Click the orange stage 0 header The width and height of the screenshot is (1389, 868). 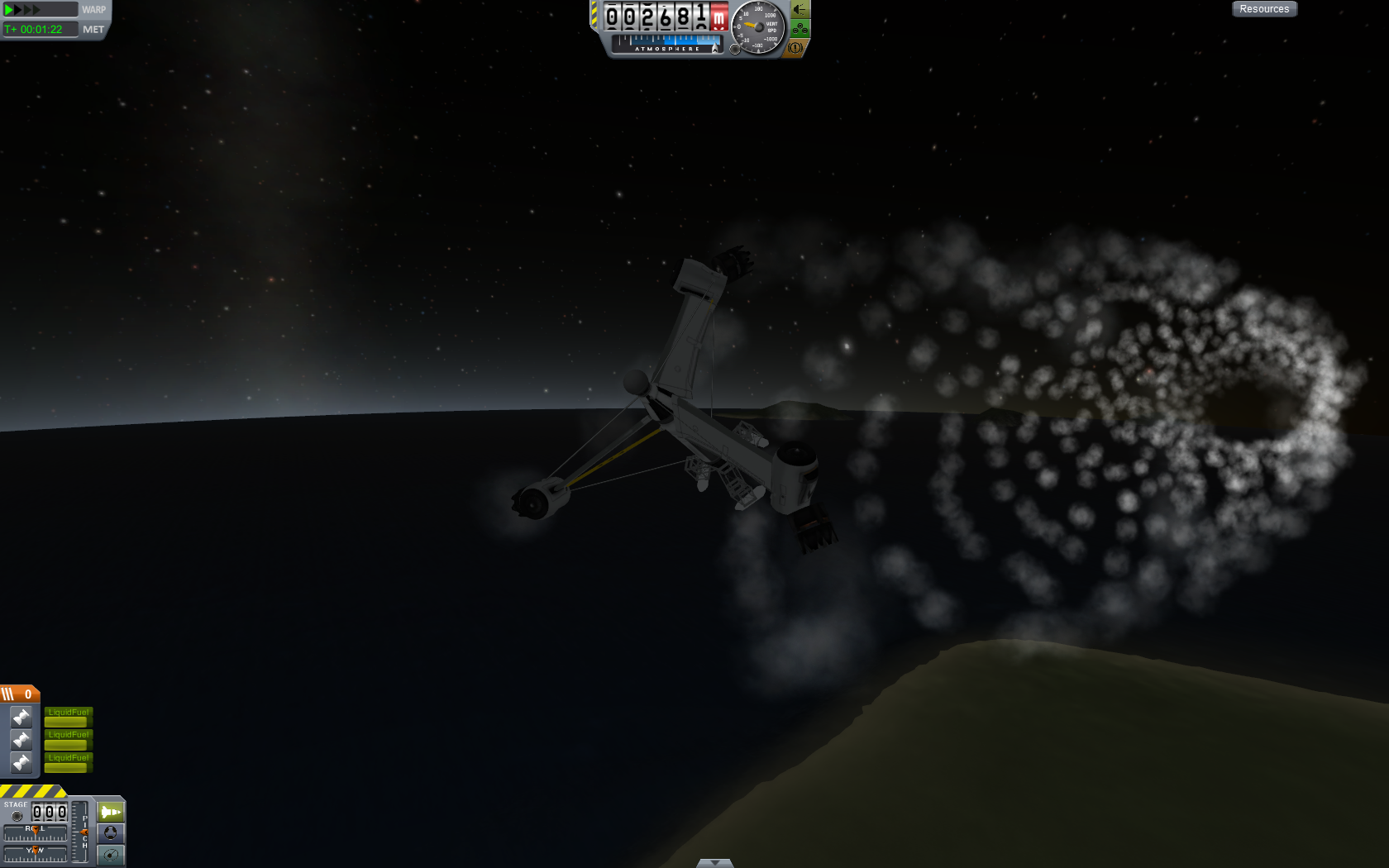(19, 694)
